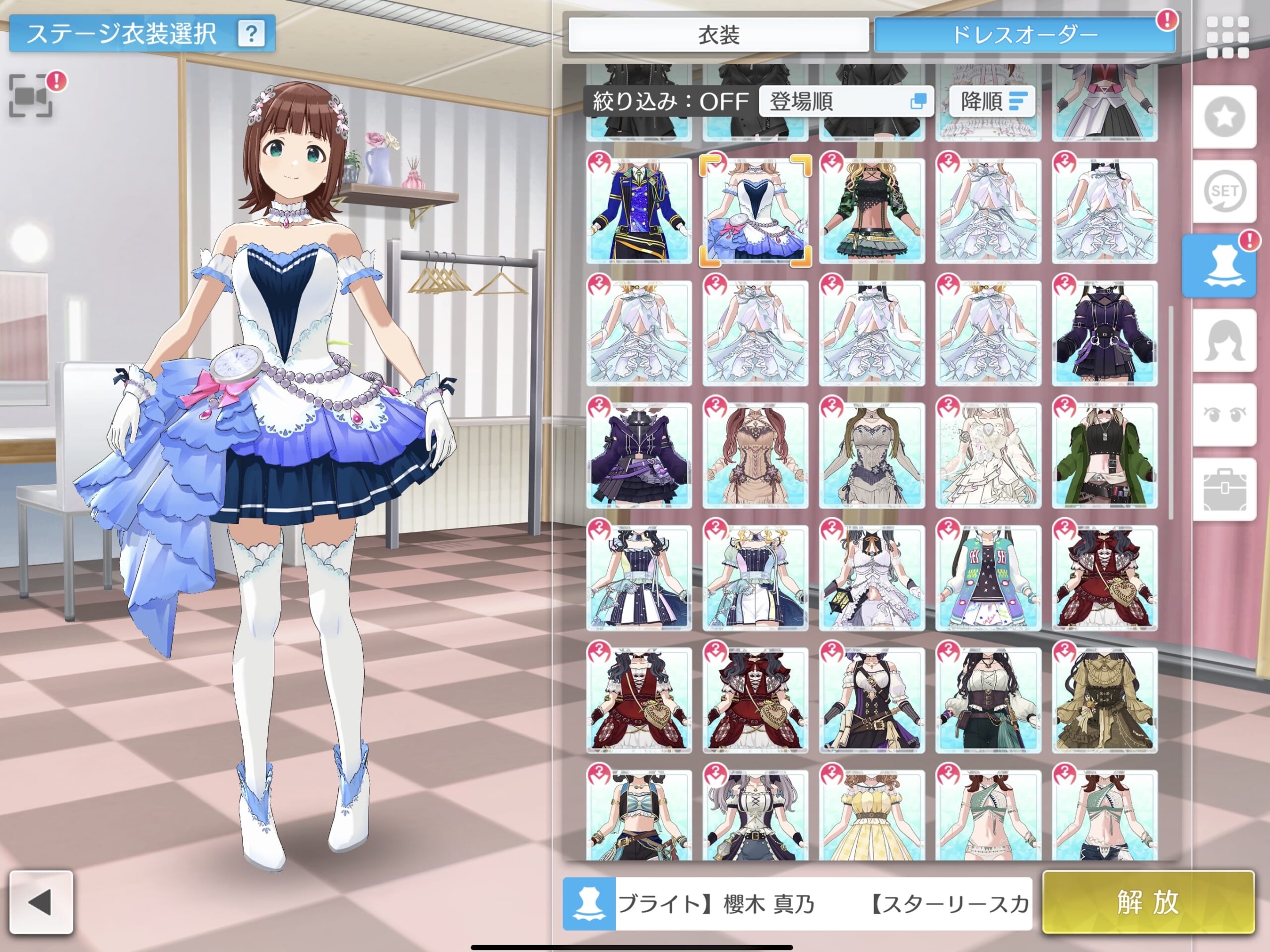Tap the yellow 解放 button
1270x952 pixels.
(x=1147, y=902)
